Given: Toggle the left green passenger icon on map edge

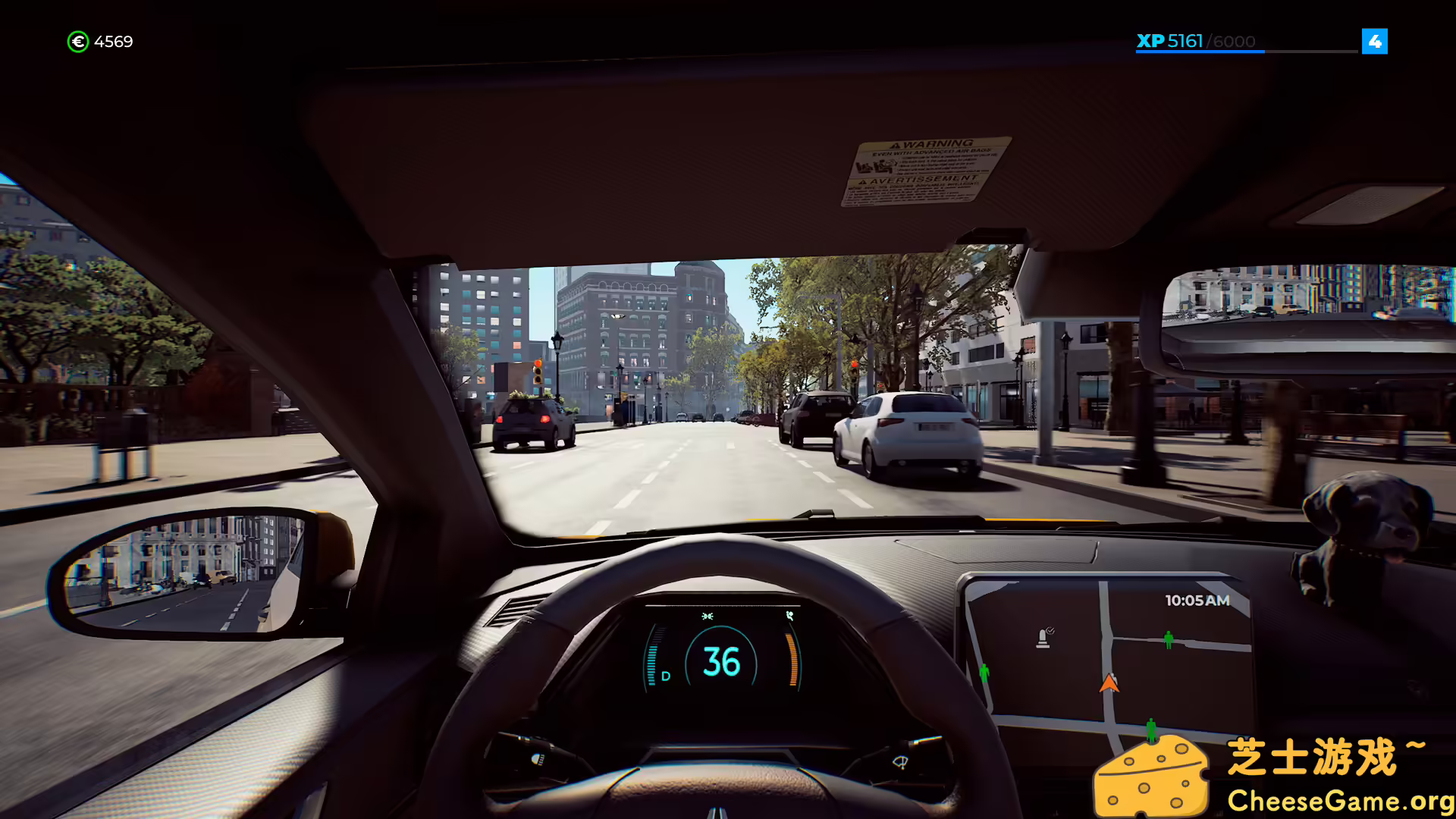Looking at the screenshot, I should pos(985,673).
